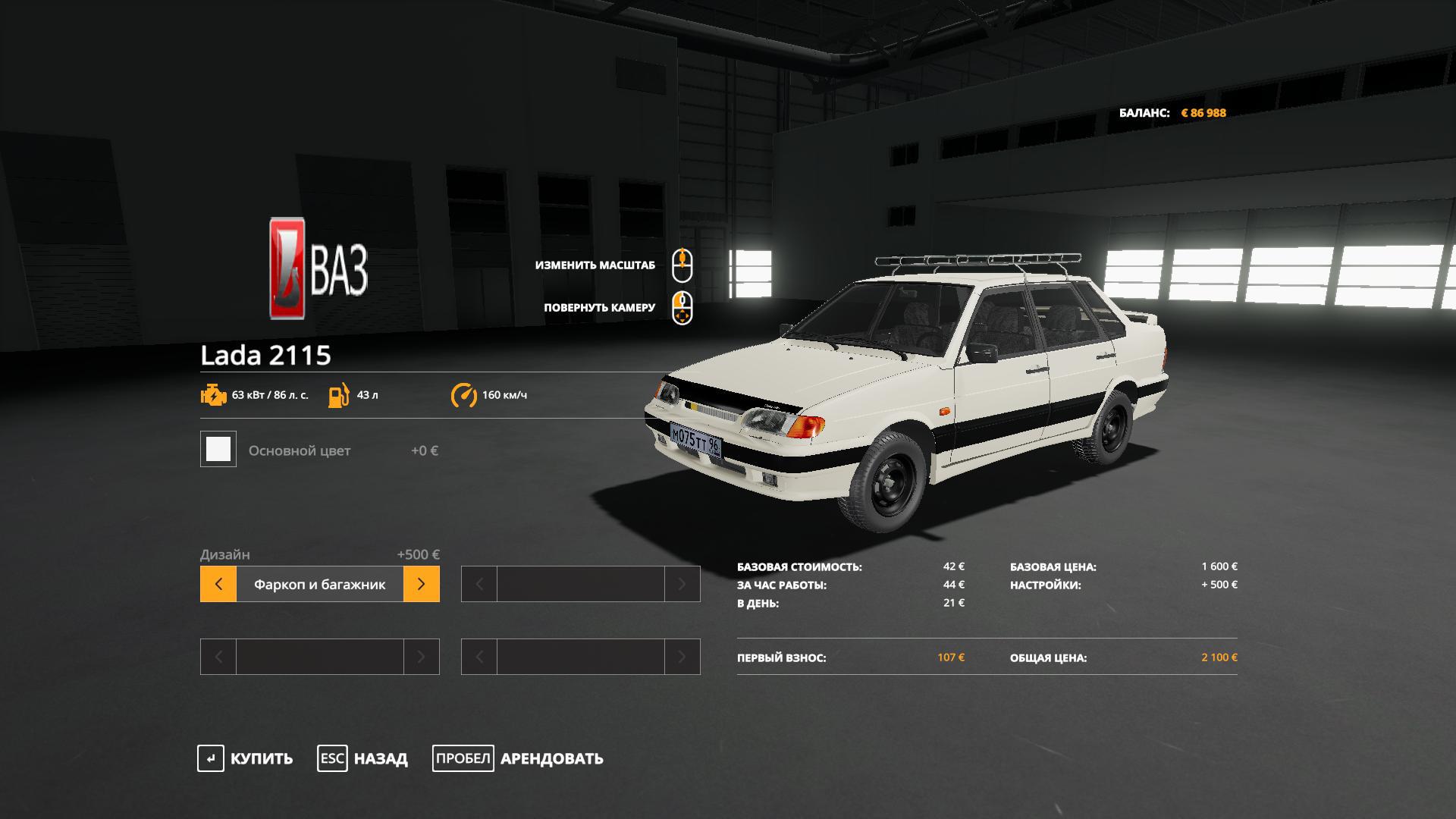Choose Арендовать to lease the car
Viewport: 1456px width, 819px height.
(518, 758)
